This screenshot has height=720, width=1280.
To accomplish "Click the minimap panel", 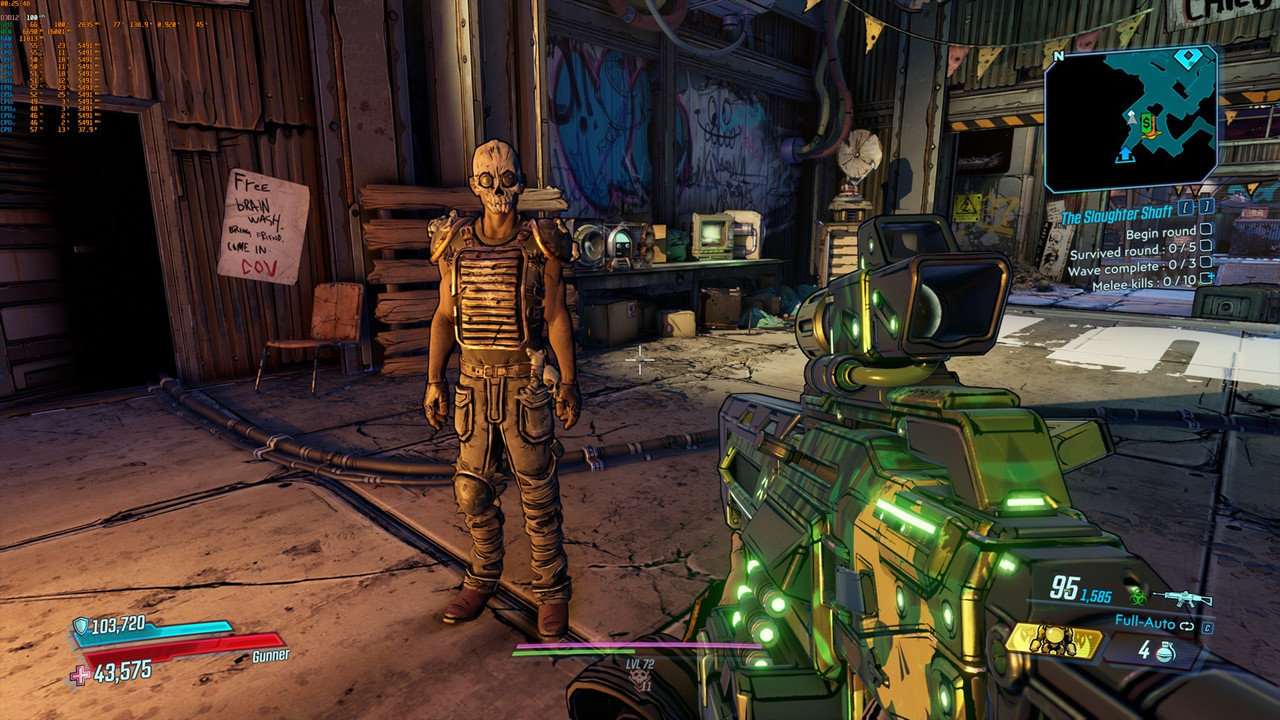I will point(1130,118).
